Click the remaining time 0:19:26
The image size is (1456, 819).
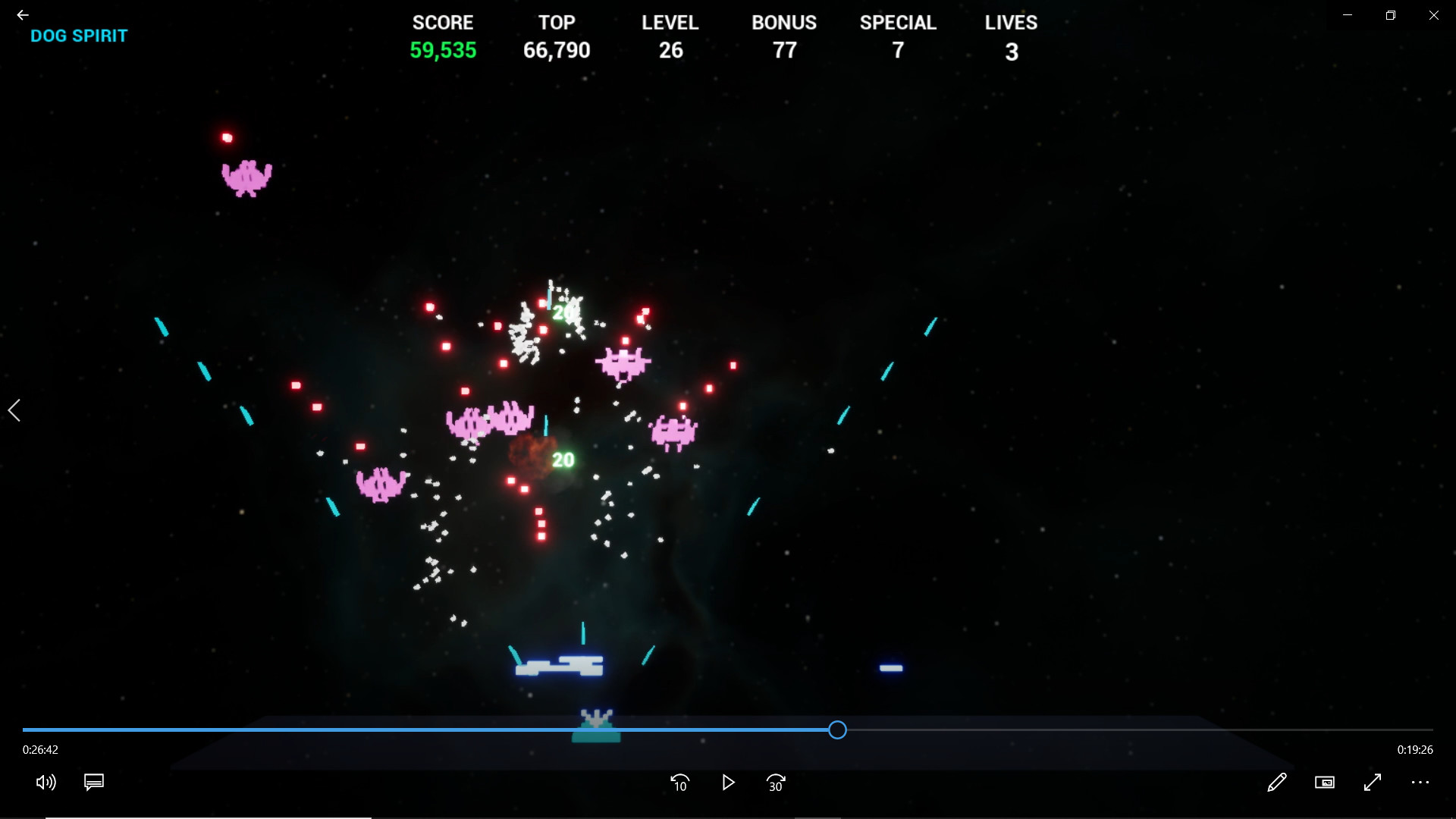click(1414, 749)
